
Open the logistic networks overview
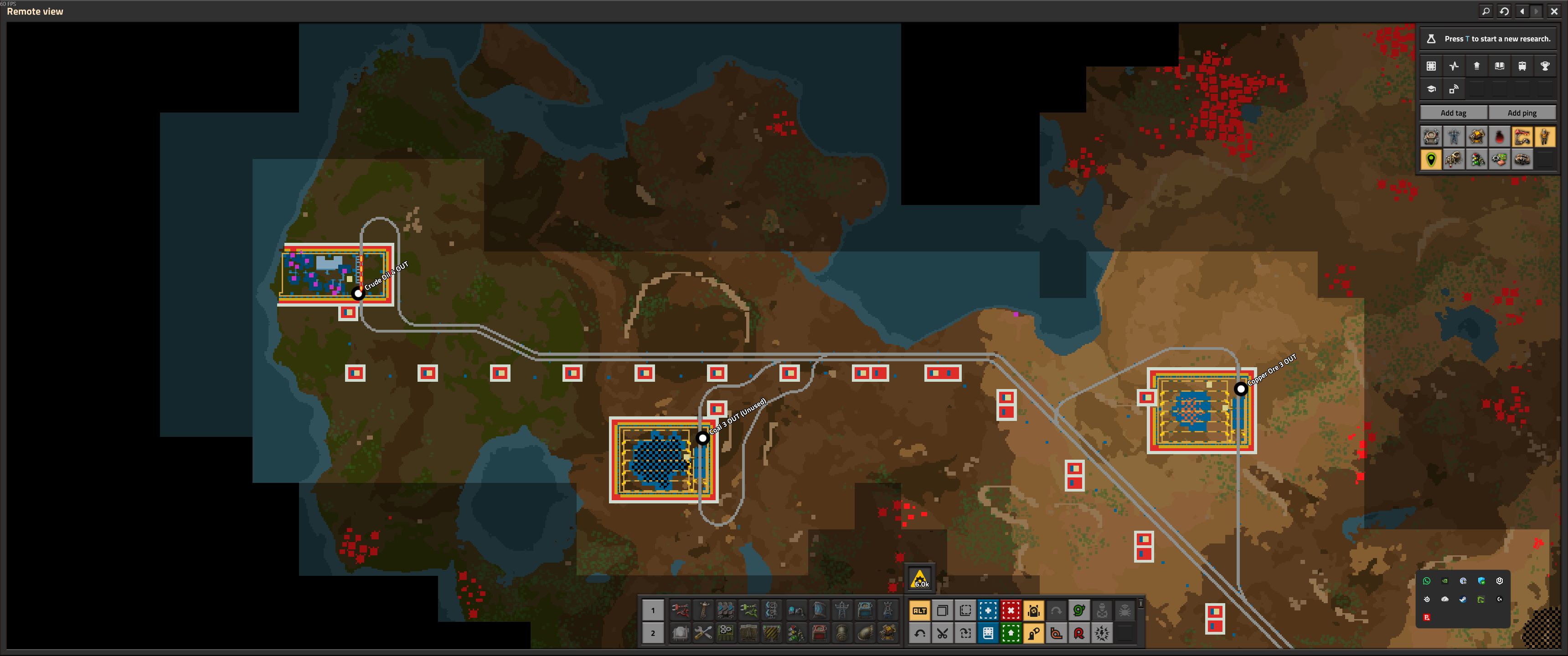1454,89
